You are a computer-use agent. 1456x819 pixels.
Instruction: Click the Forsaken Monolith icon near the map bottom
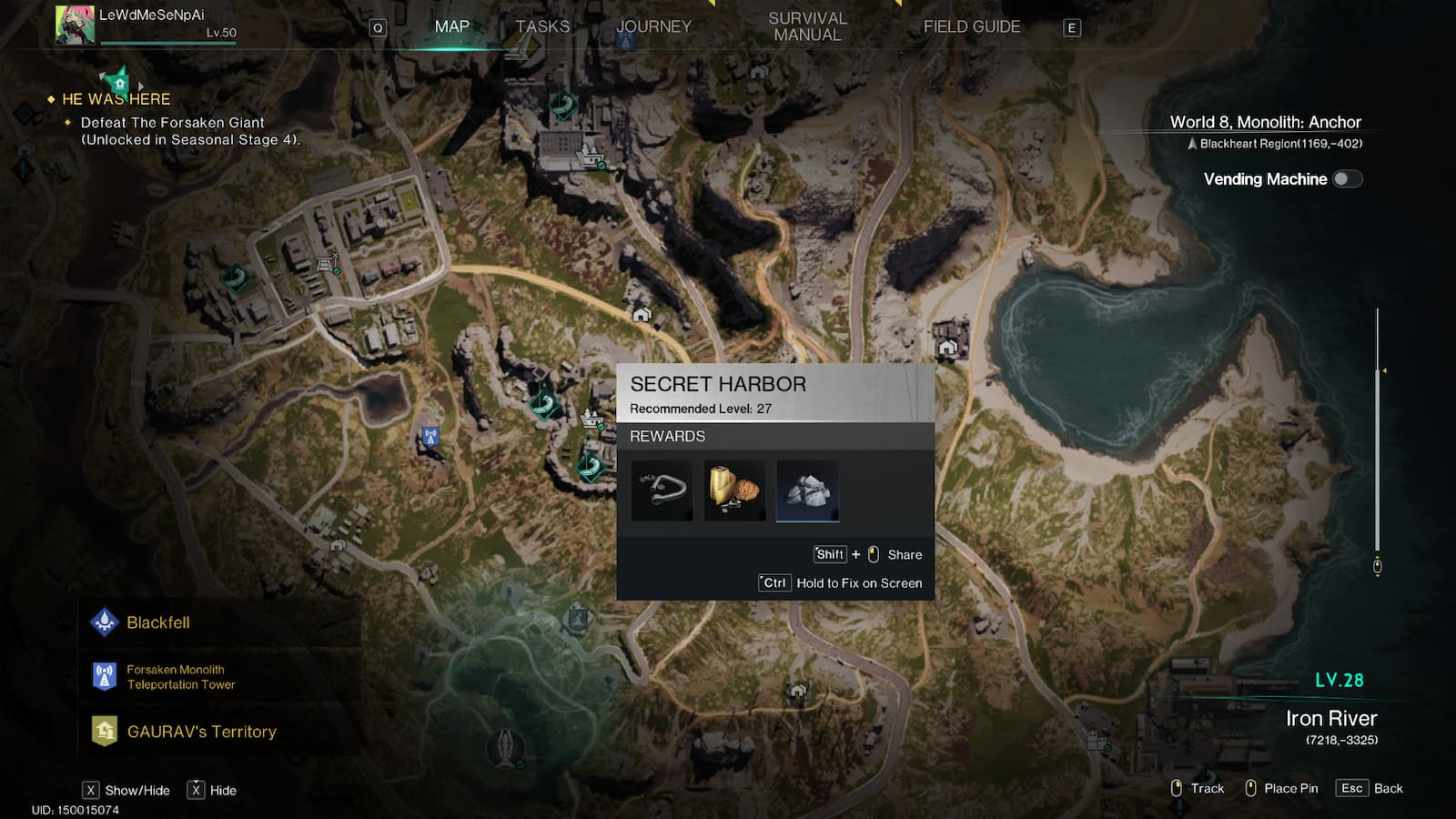503,746
